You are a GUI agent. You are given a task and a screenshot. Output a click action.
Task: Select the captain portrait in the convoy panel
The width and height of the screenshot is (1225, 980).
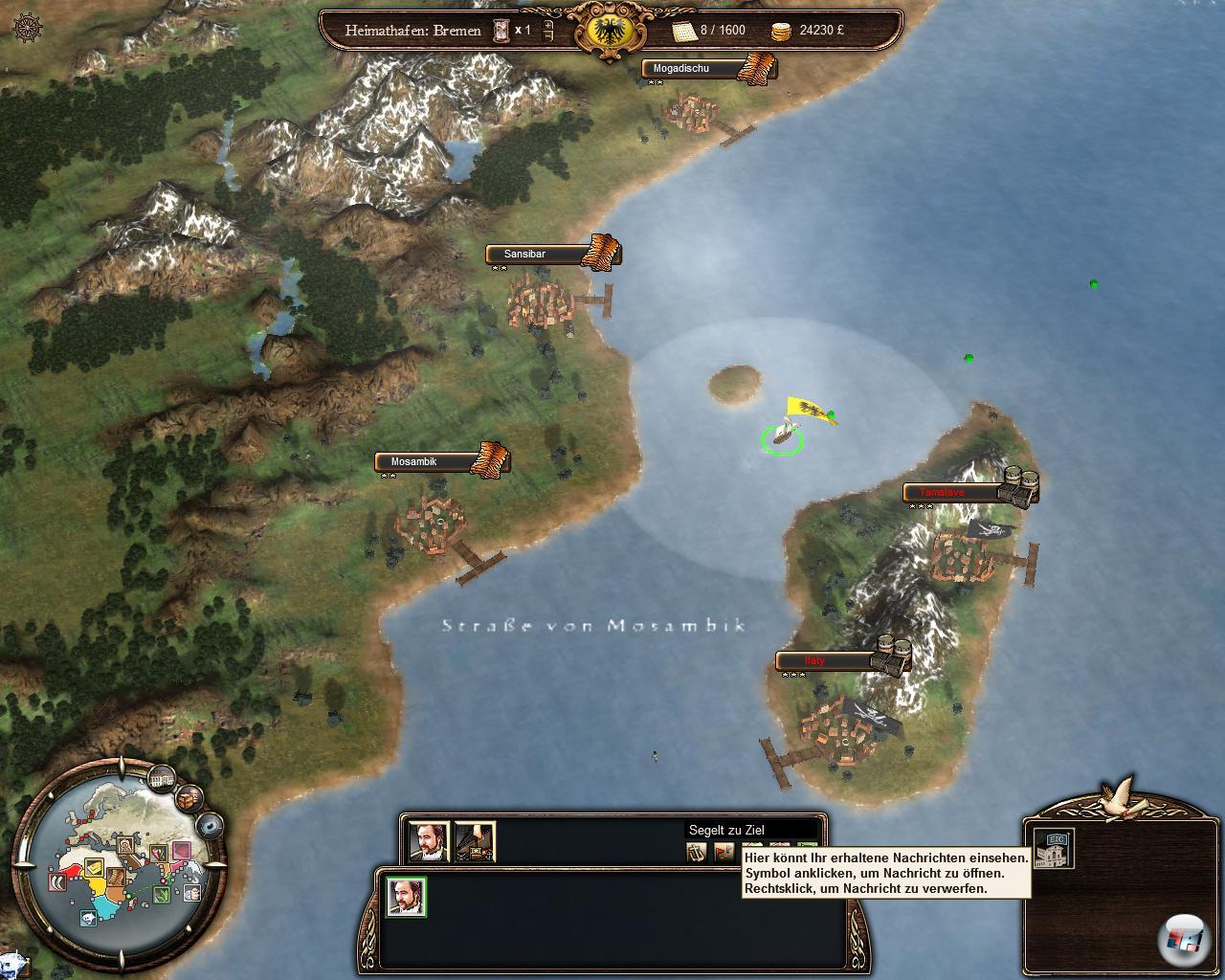coord(427,841)
